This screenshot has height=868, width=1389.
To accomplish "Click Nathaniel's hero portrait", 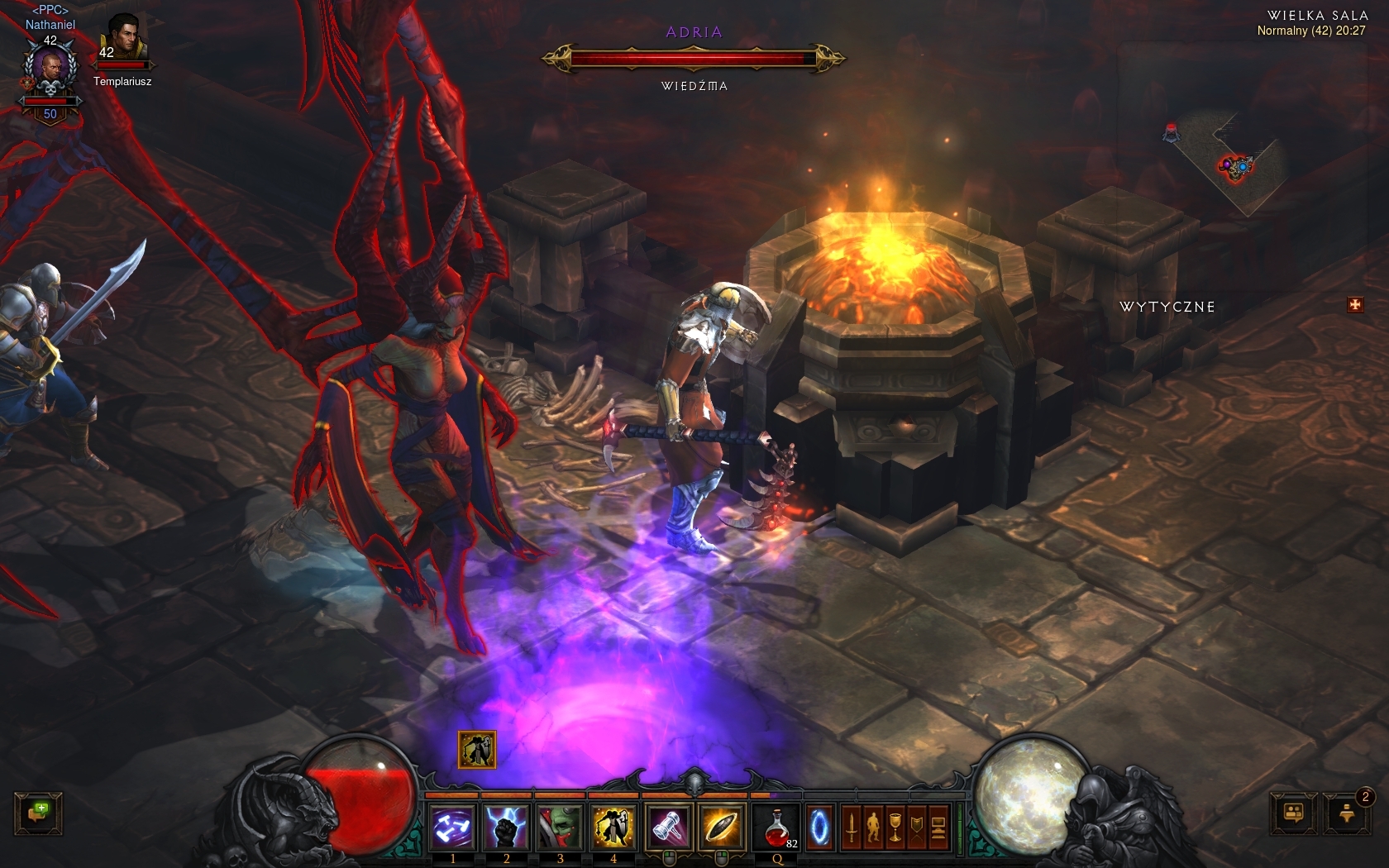I will point(50,70).
